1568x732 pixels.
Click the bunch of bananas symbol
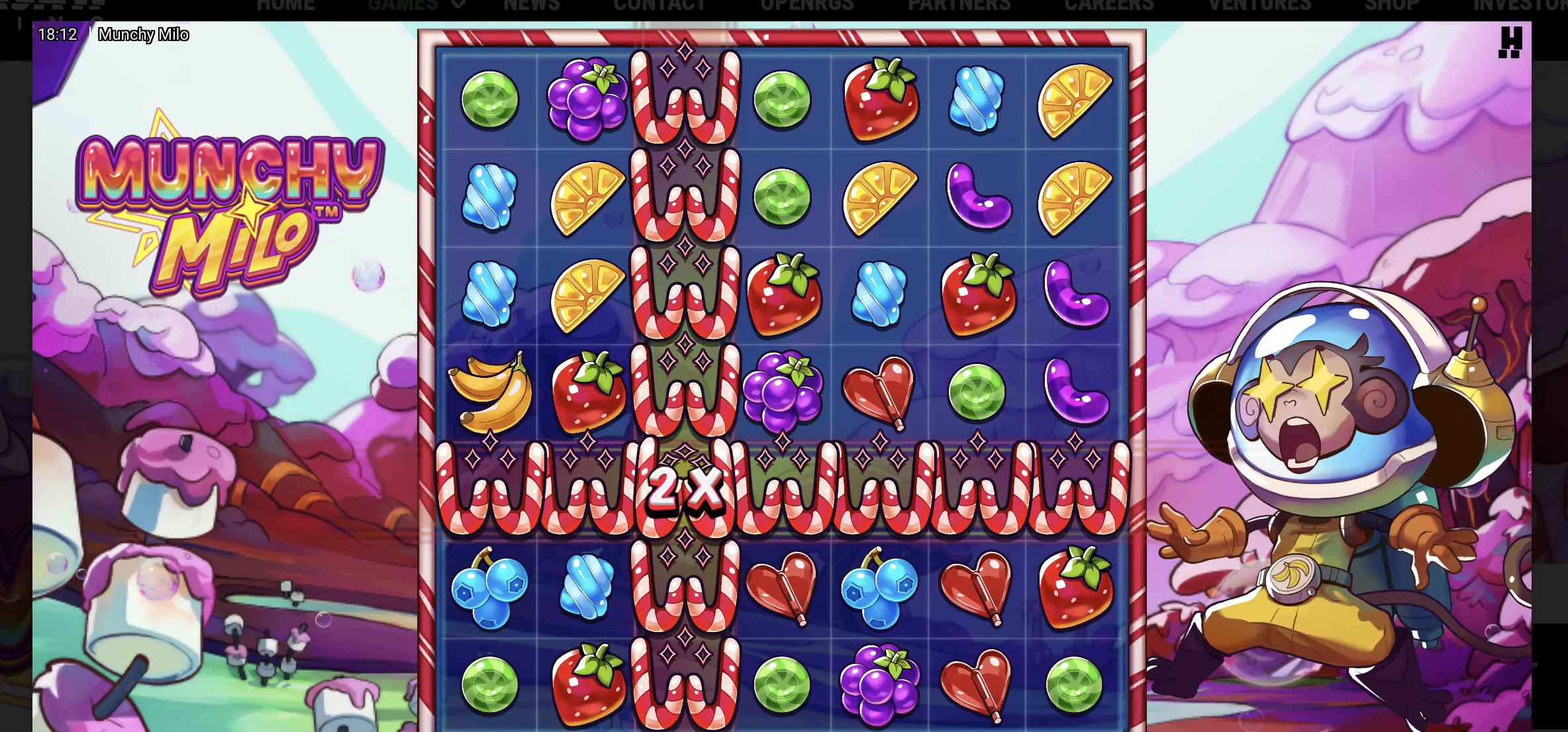[x=490, y=389]
